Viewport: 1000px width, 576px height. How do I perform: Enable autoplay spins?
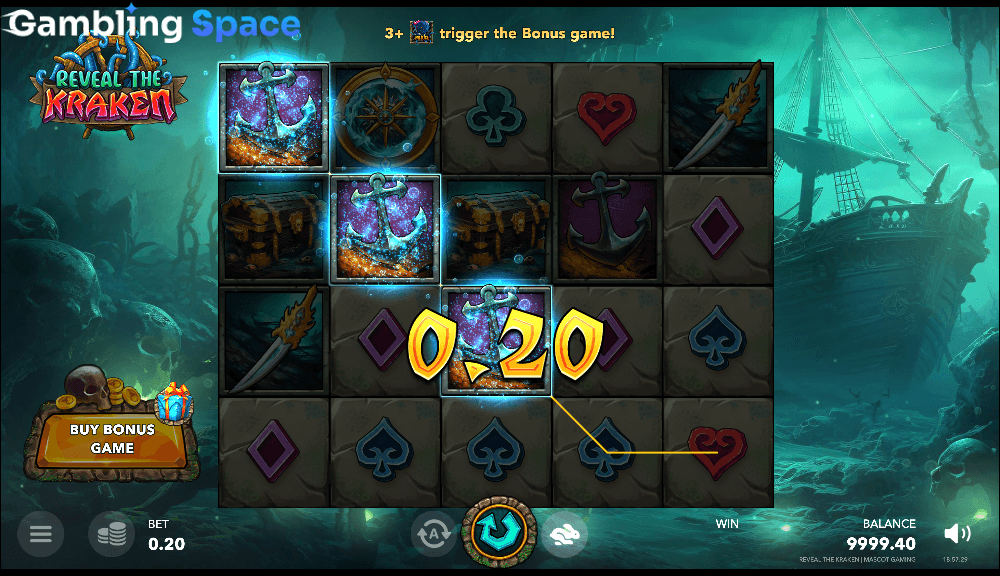[x=434, y=535]
